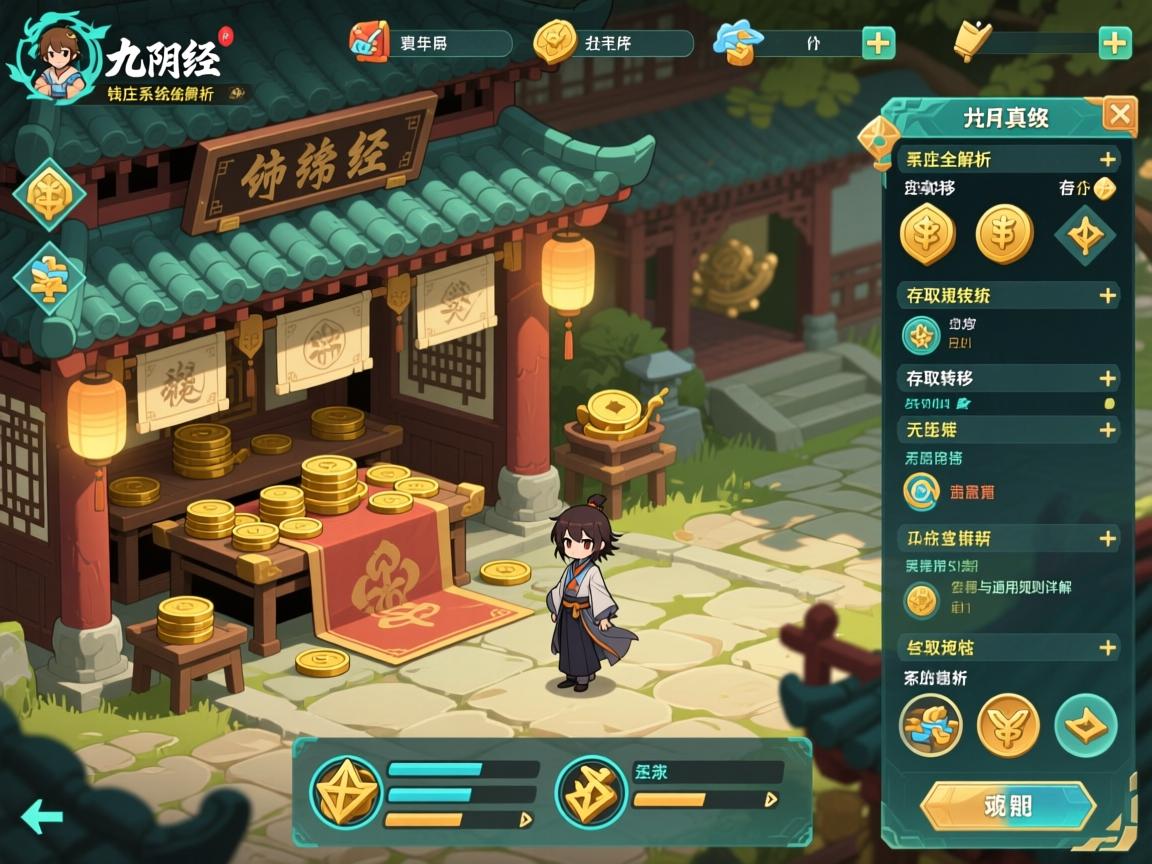This screenshot has height=864, width=1152.
Task: Add more of the golden bell currency
Action: point(1114,43)
